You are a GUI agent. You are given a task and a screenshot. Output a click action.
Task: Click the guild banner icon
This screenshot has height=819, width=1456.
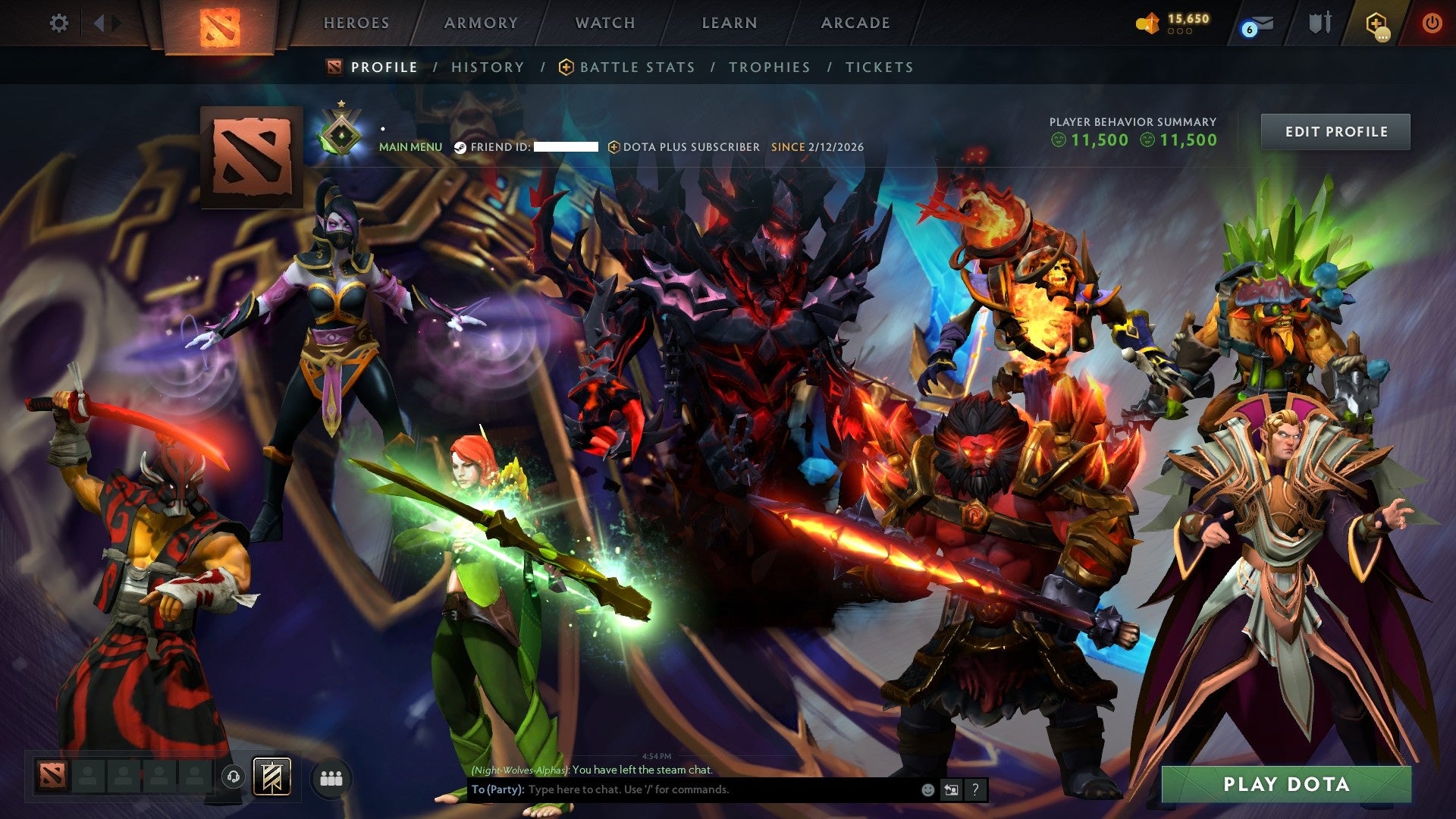[x=271, y=775]
